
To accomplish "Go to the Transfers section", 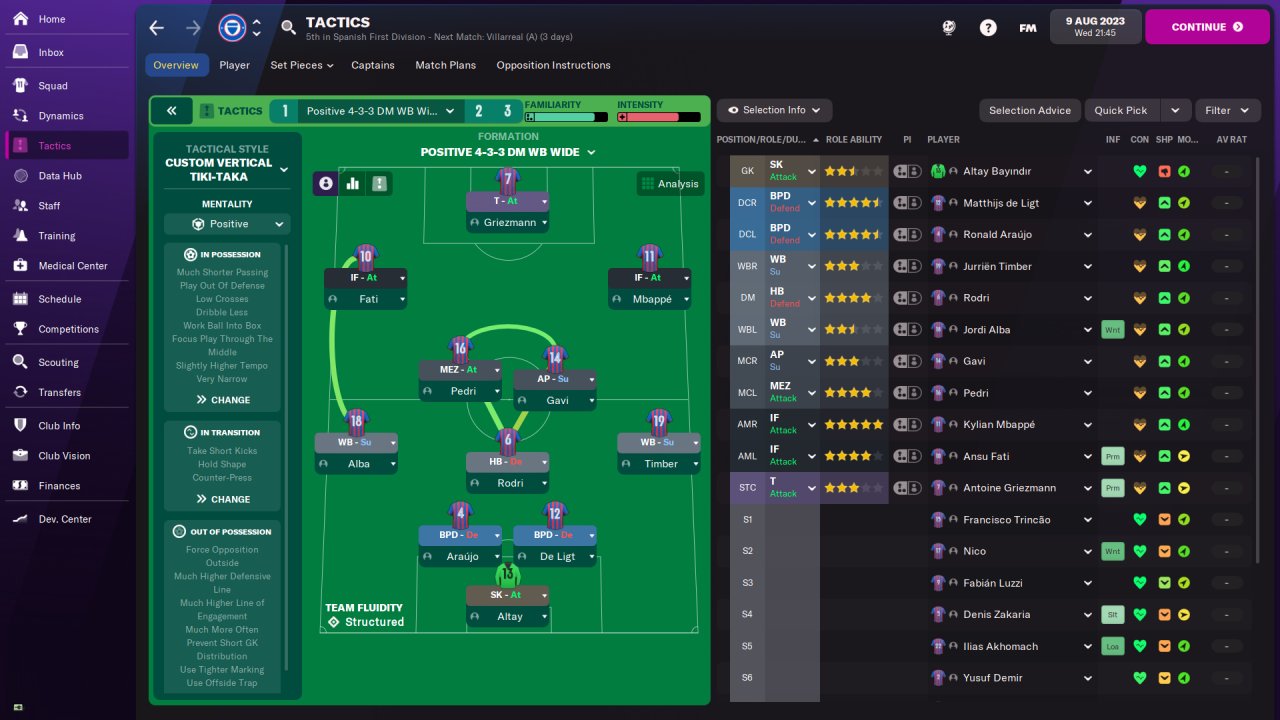I will [59, 392].
